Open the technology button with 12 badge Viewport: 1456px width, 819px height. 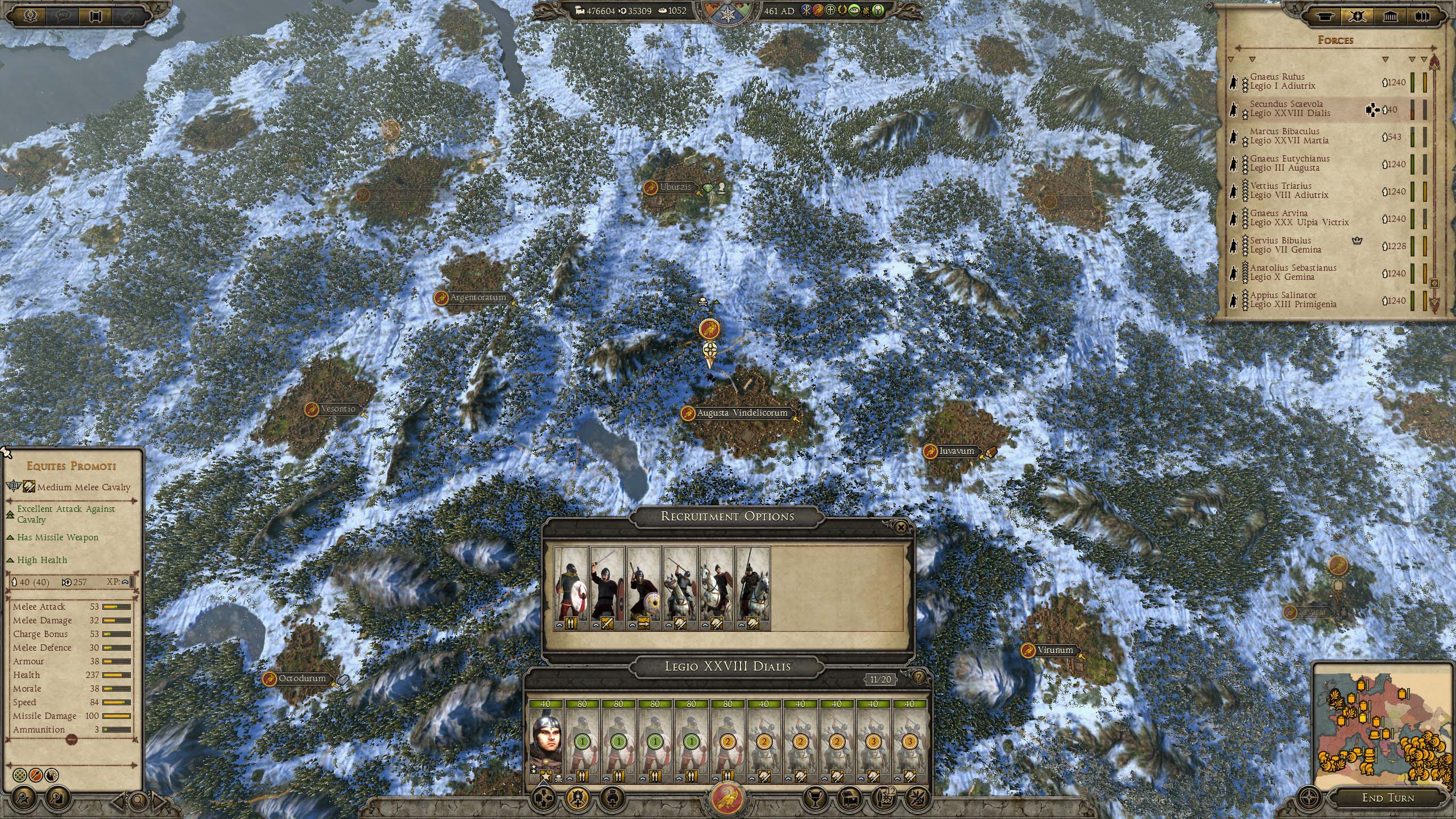tap(884, 797)
